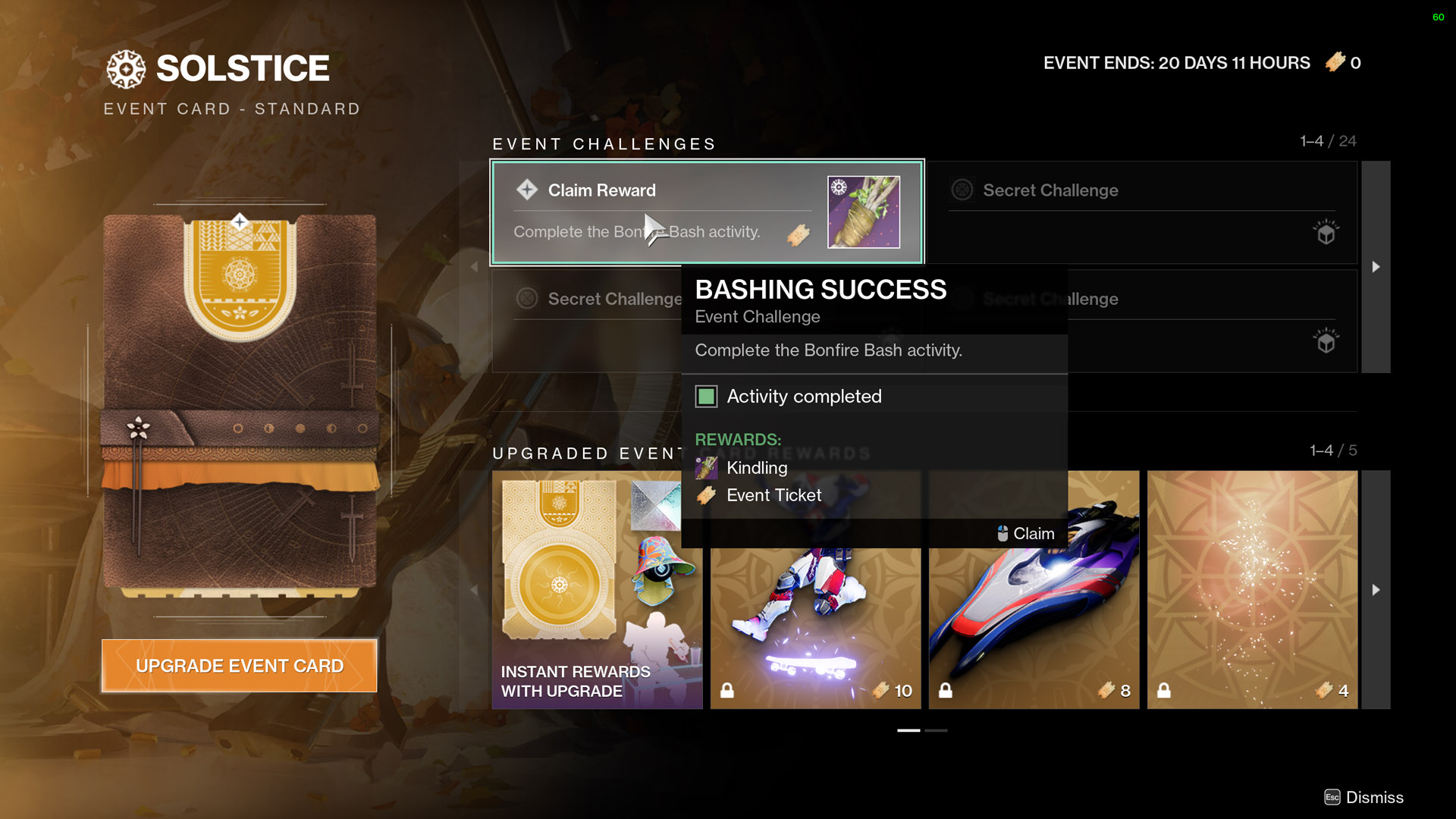1456x819 pixels.
Task: Click the Event Ticket icon next to the 0 count
Action: click(1336, 63)
